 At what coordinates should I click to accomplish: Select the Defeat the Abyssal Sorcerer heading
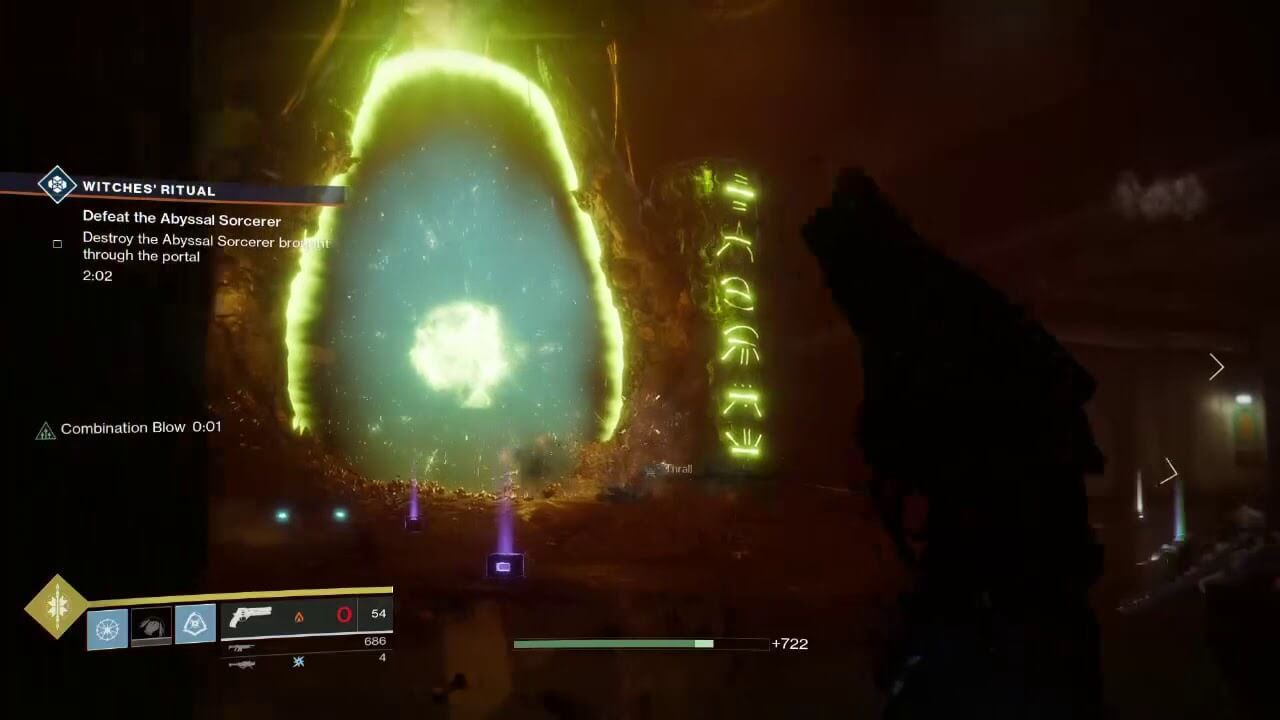pos(182,221)
